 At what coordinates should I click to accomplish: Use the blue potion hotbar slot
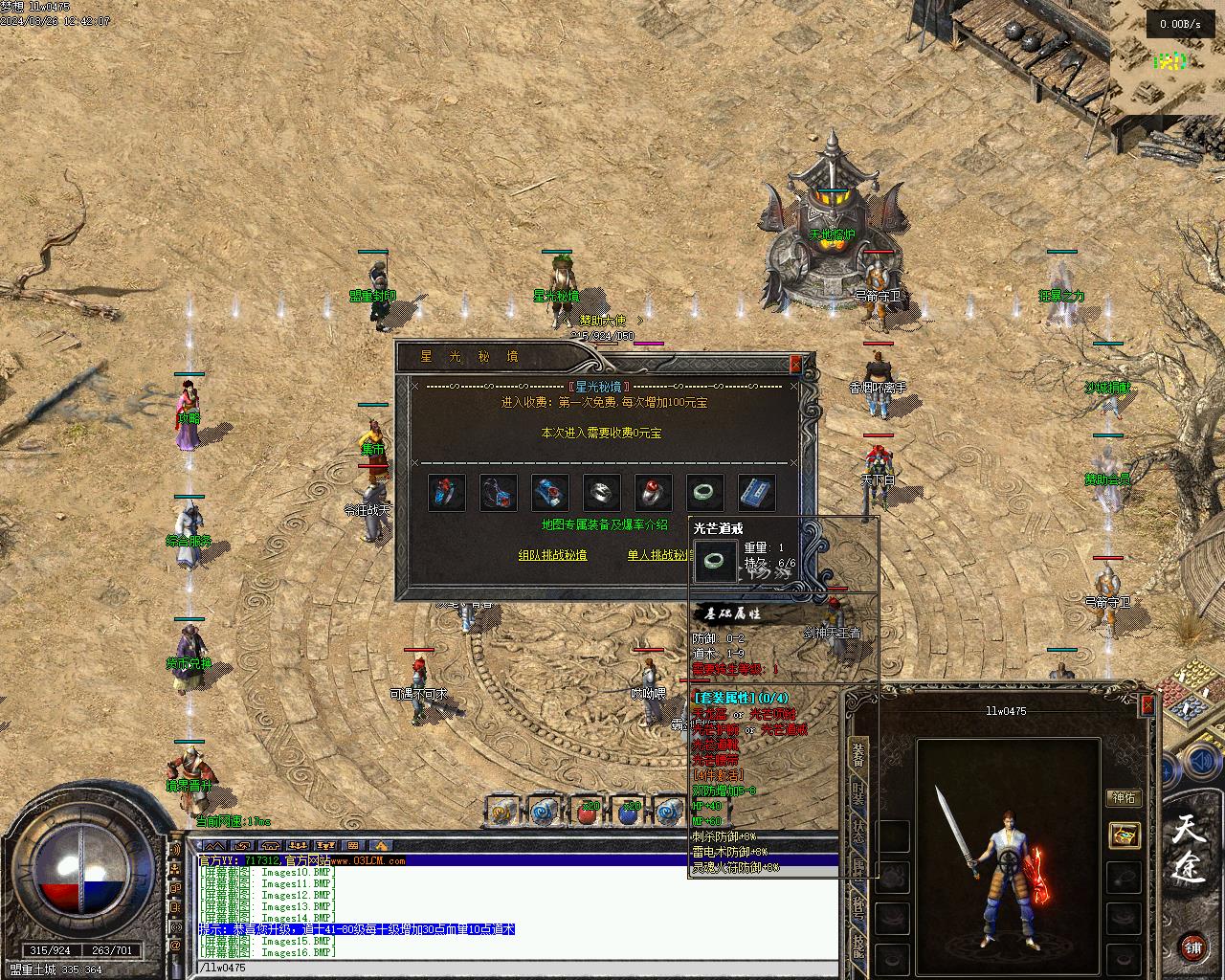tap(628, 812)
